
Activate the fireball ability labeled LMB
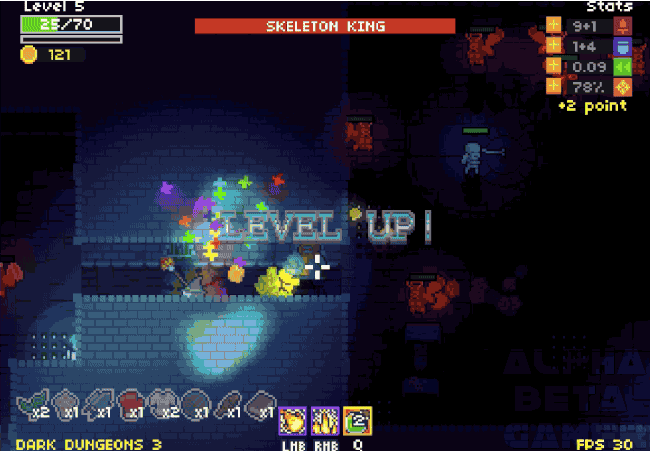click(291, 420)
